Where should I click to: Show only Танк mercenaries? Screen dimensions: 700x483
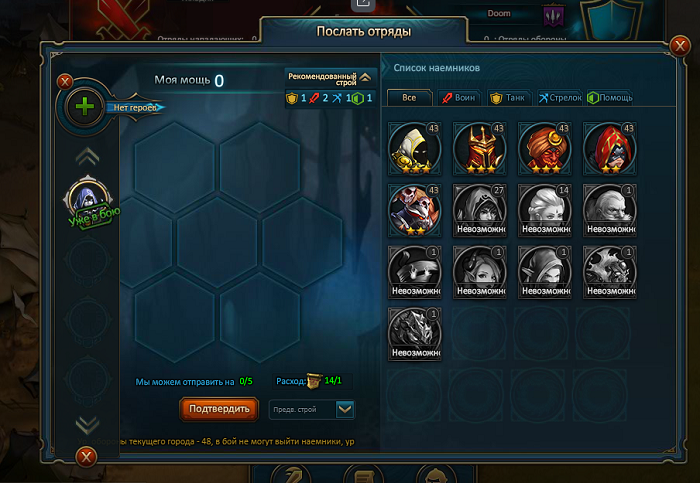coord(509,97)
